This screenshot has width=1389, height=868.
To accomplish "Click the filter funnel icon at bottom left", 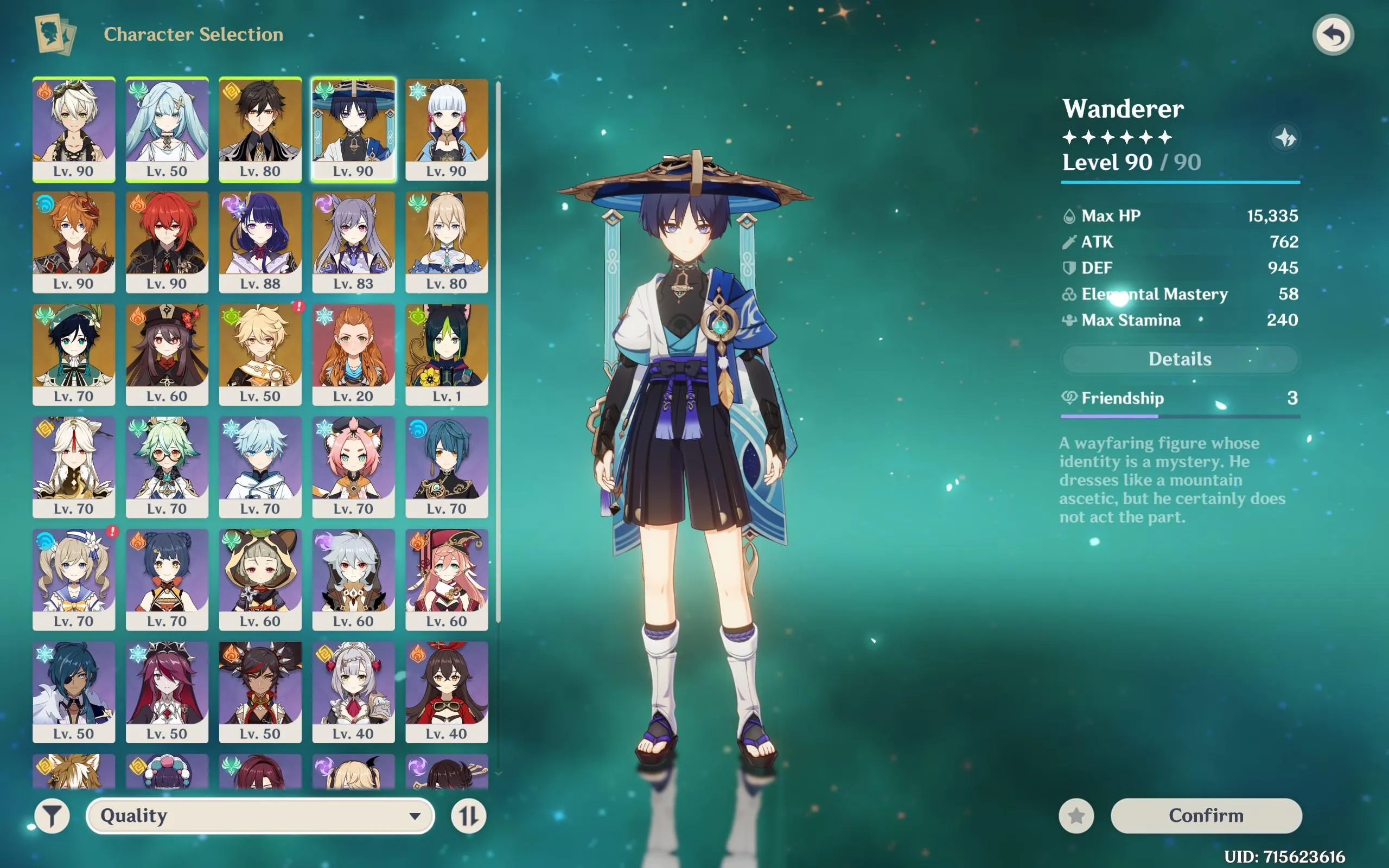I will pyautogui.click(x=52, y=815).
